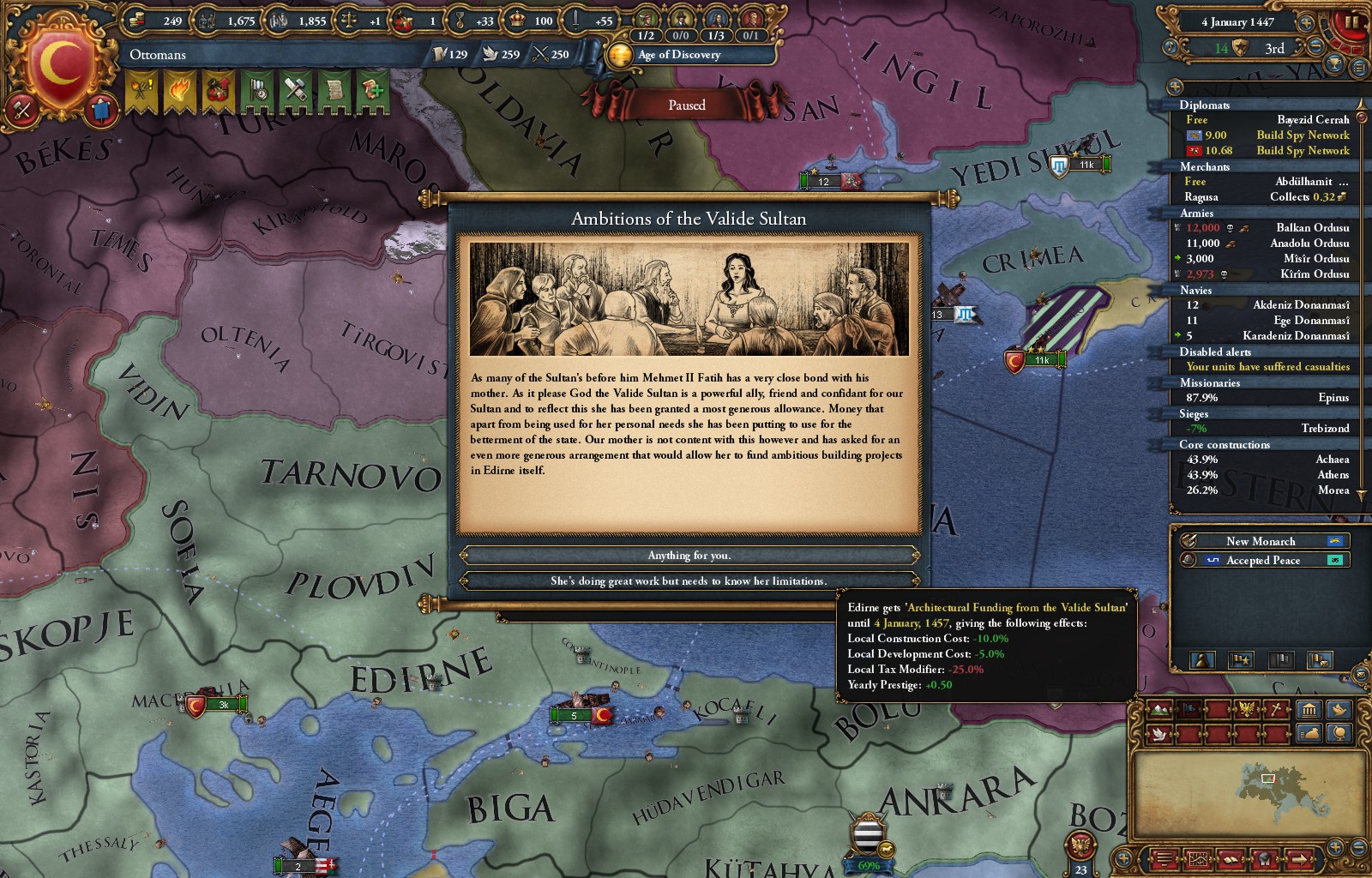Click the flame alert banner
Screen dimensions: 1372x878
point(179,91)
